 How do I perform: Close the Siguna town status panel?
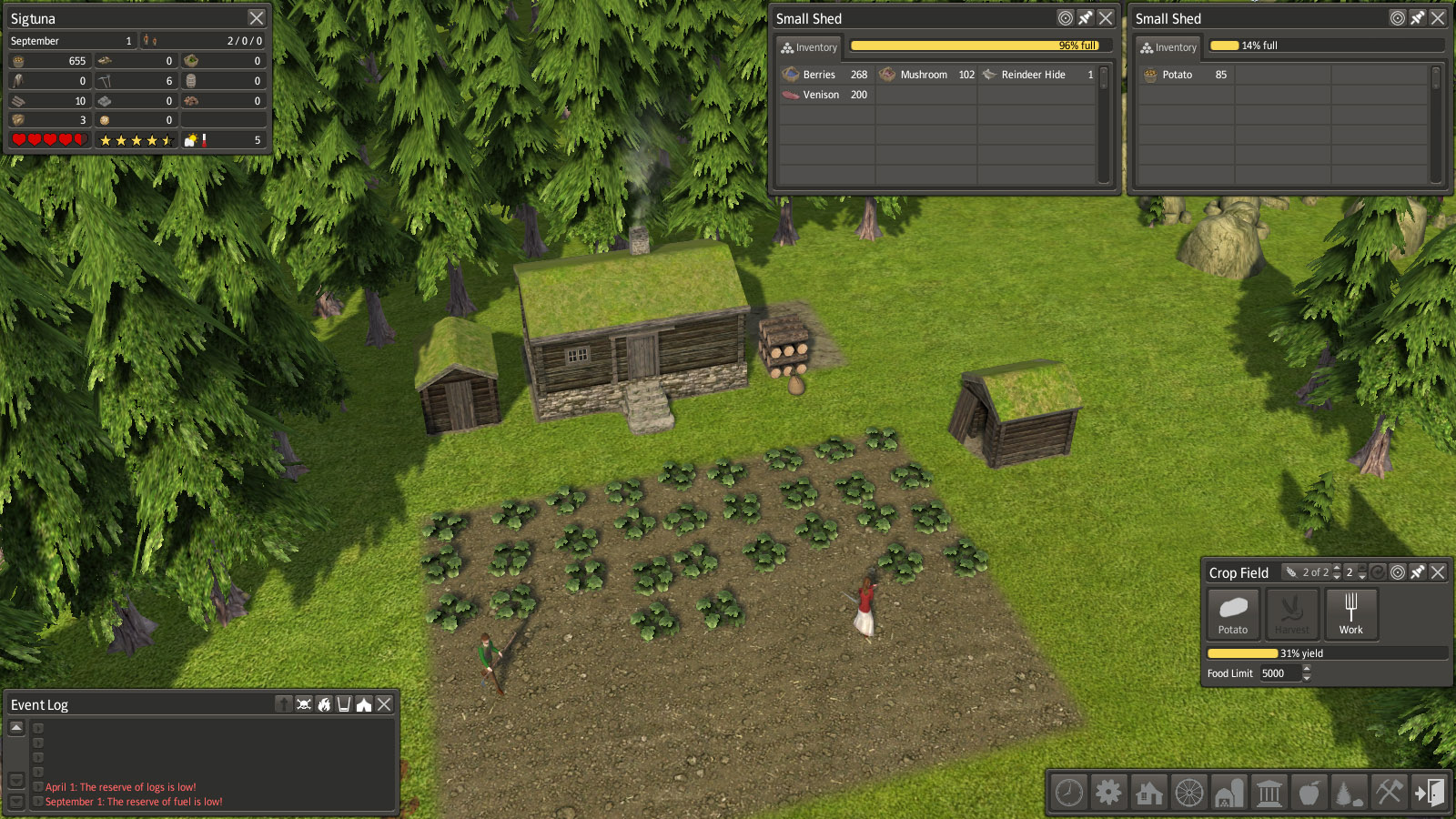click(x=257, y=18)
